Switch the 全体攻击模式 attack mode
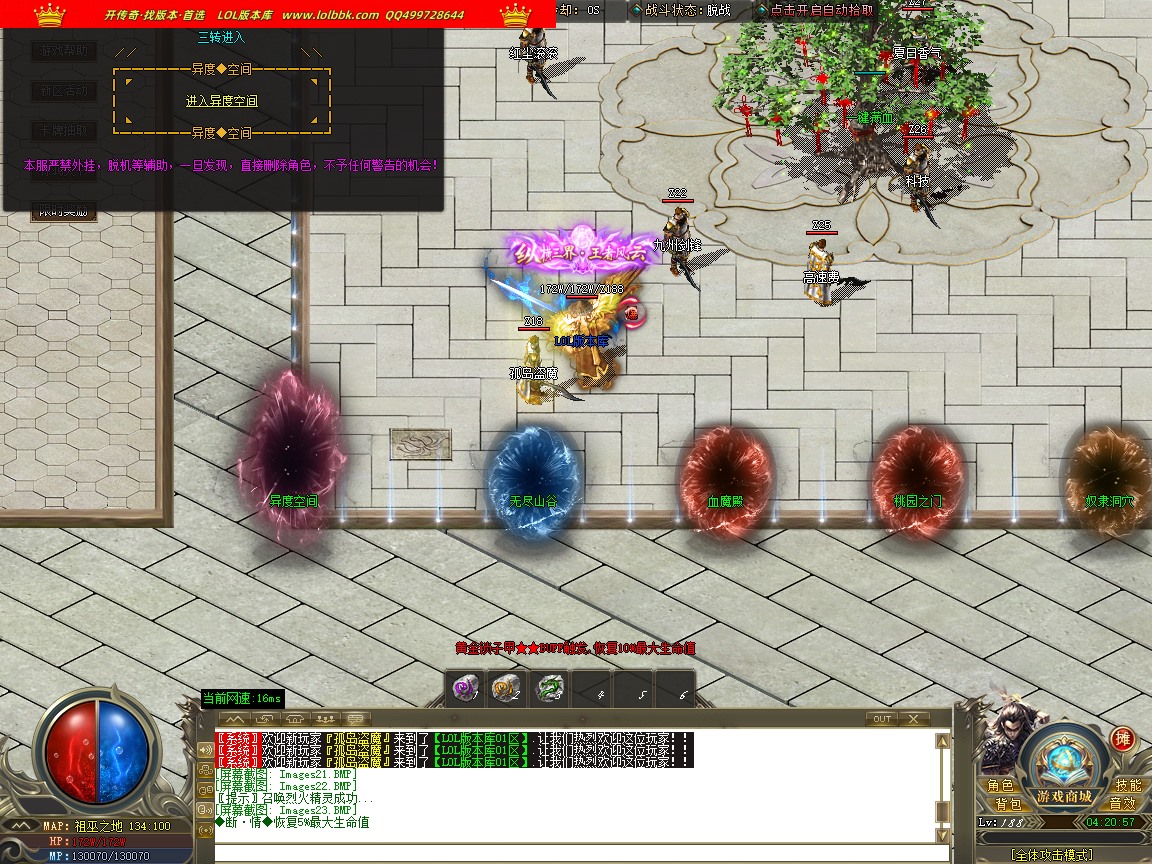1152x864 pixels. click(x=1051, y=855)
